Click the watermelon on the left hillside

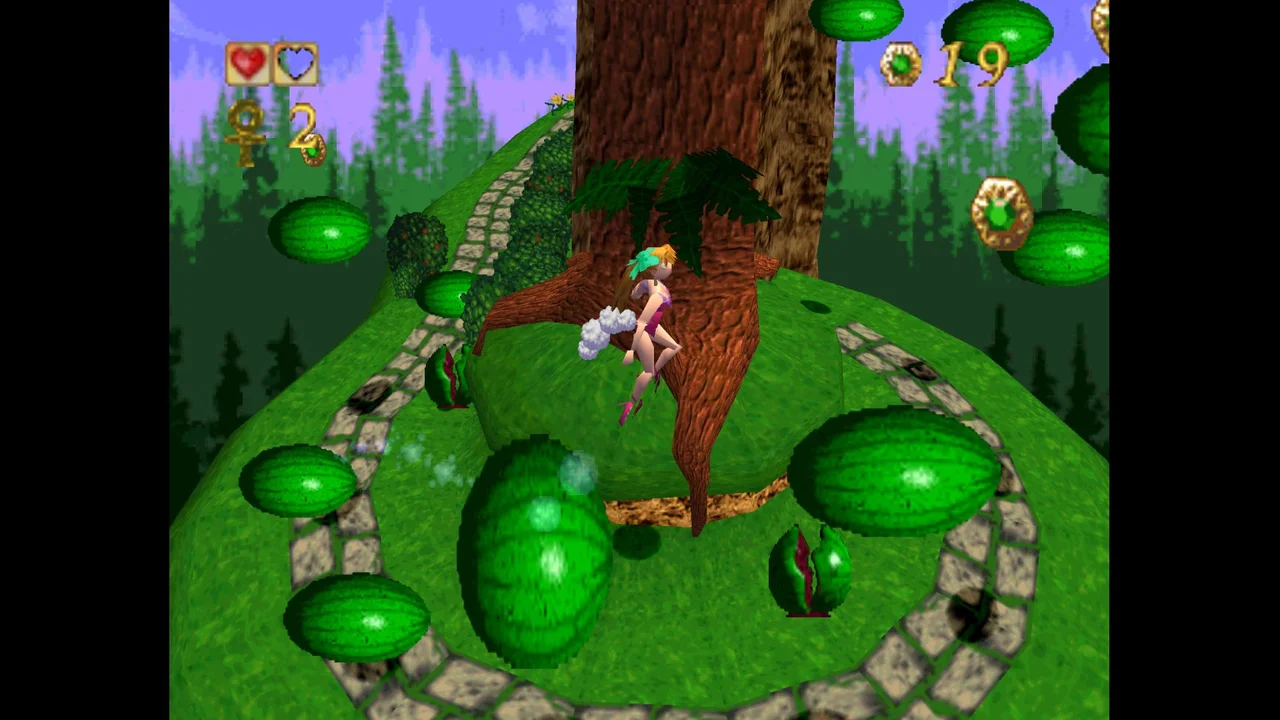(x=320, y=232)
